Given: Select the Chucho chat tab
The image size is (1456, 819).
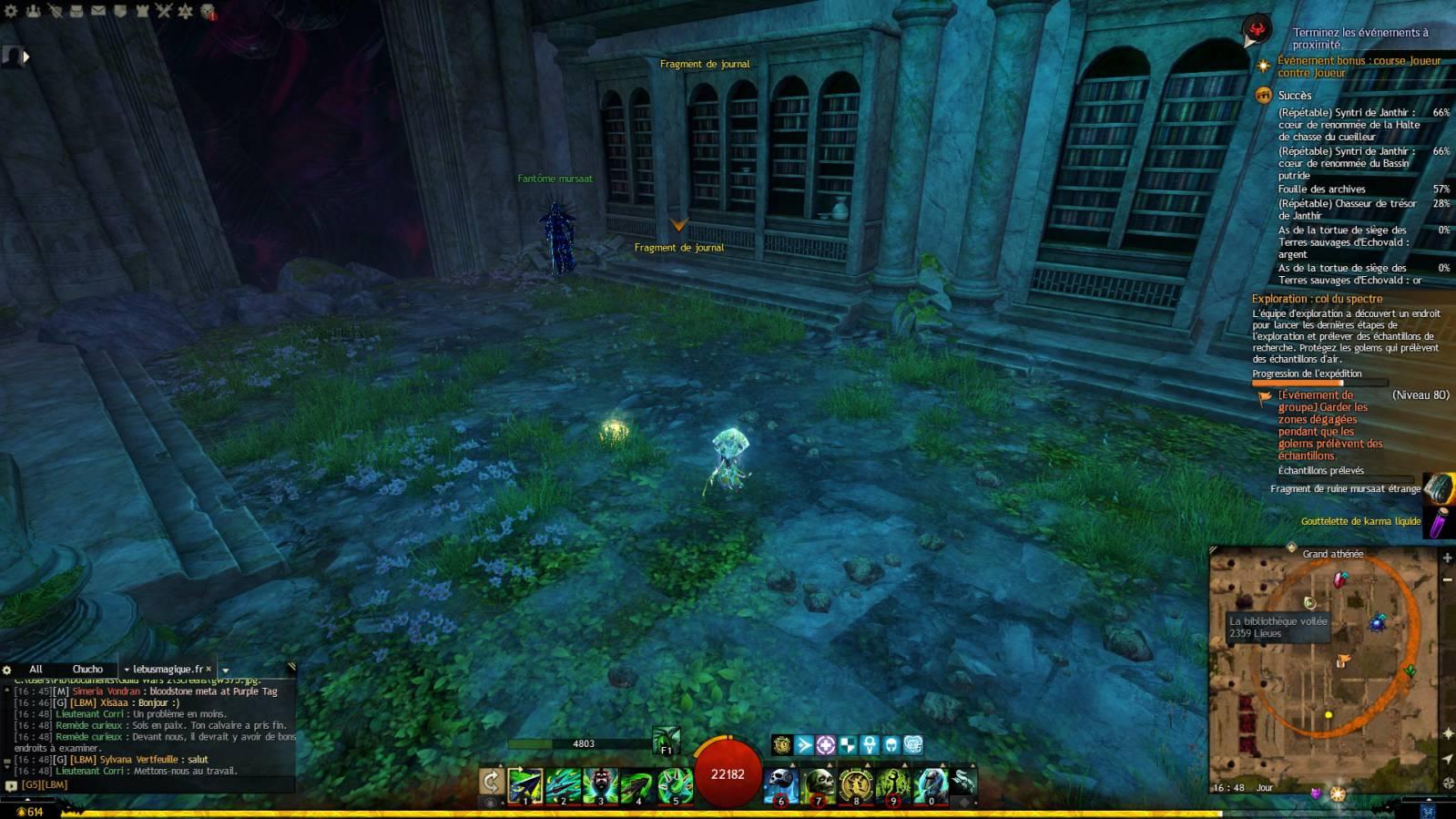Looking at the screenshot, I should pos(87,669).
